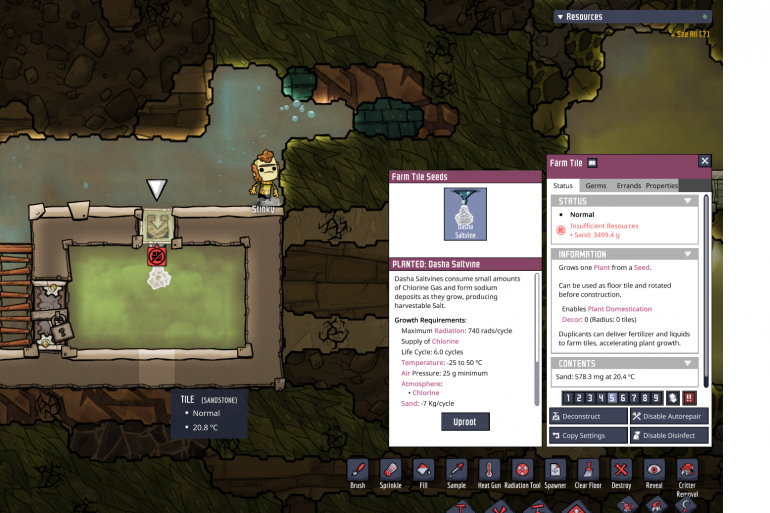See All resources link
This screenshot has width=770, height=513.
click(692, 34)
